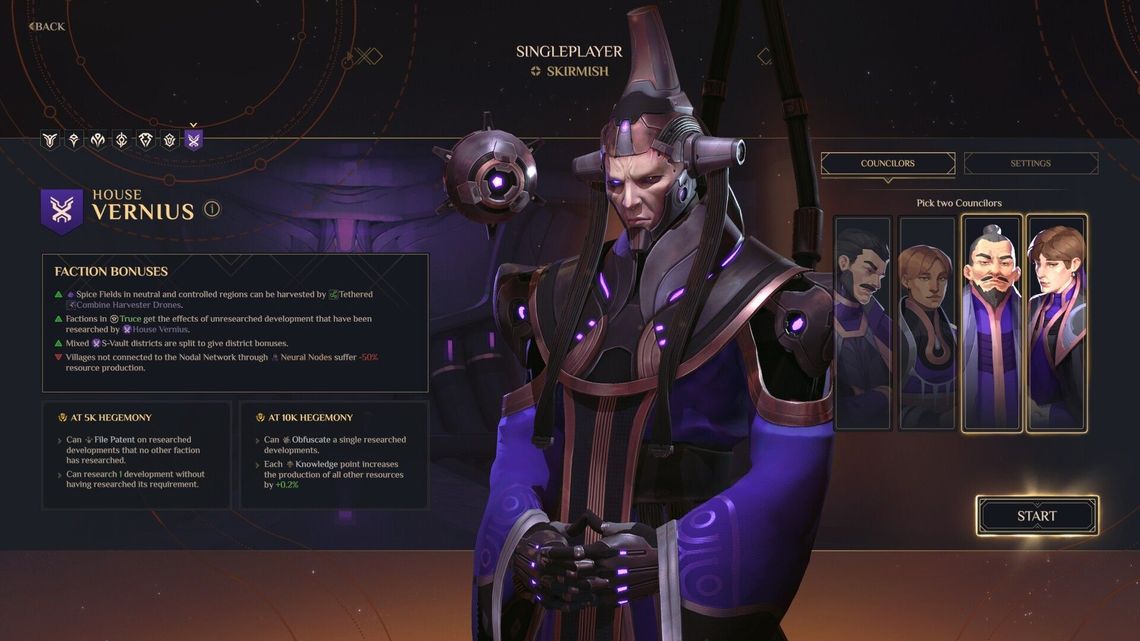Select the Atreides hawk faction emblem
The image size is (1140, 641).
pyautogui.click(x=49, y=140)
